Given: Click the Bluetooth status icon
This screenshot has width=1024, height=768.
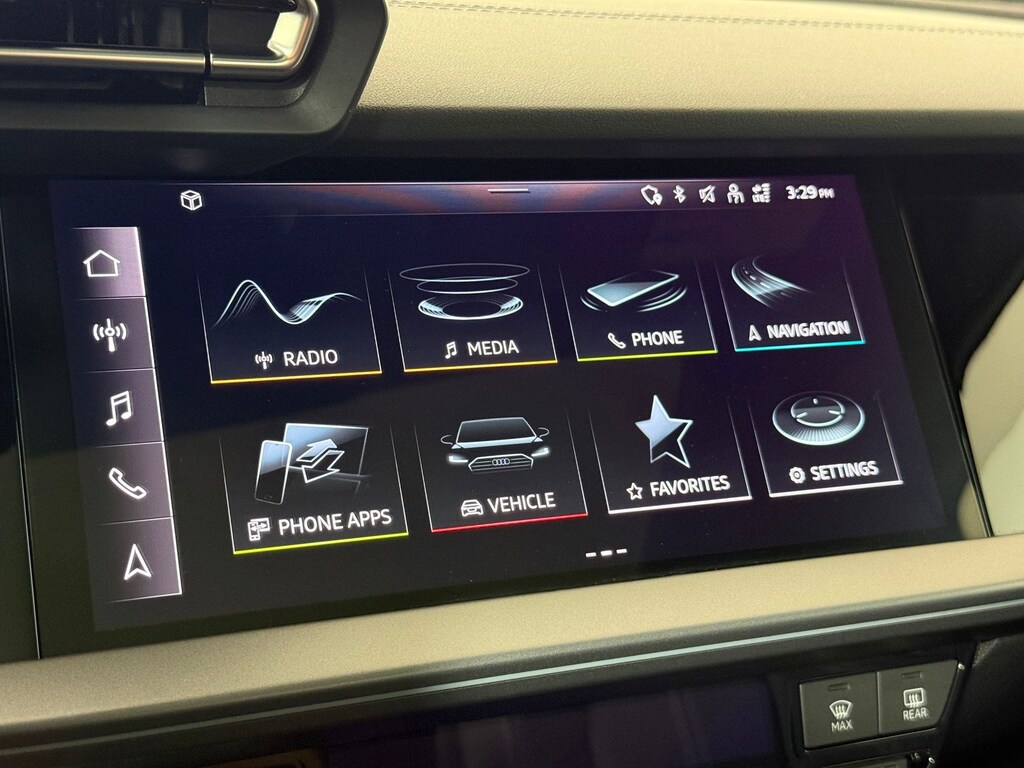Looking at the screenshot, I should (x=678, y=194).
